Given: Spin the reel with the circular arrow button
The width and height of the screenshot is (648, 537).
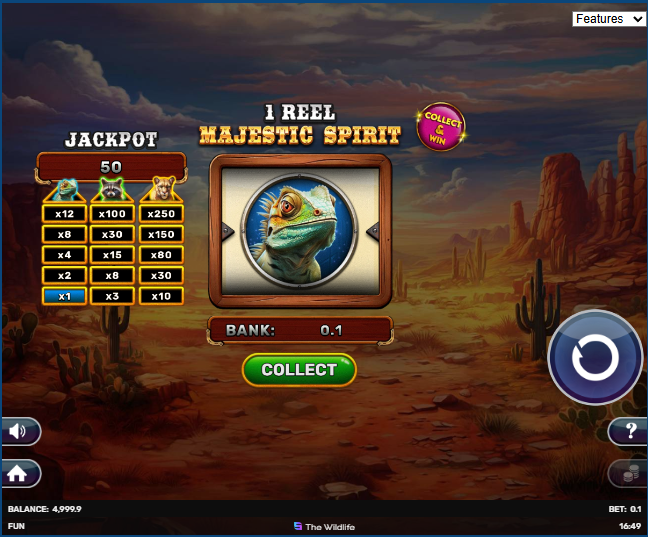Looking at the screenshot, I should click(x=595, y=357).
